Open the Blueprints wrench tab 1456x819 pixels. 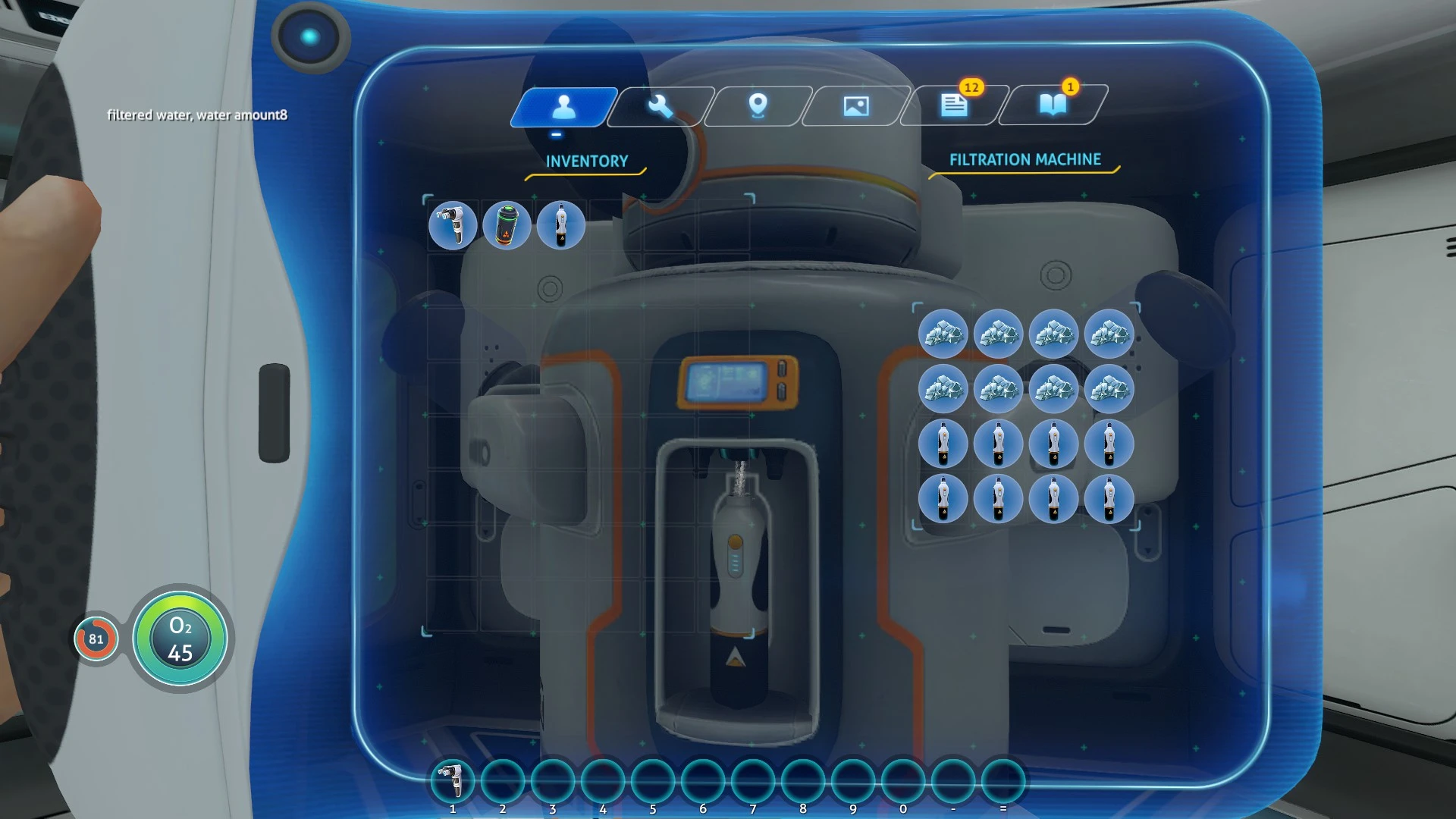[658, 105]
